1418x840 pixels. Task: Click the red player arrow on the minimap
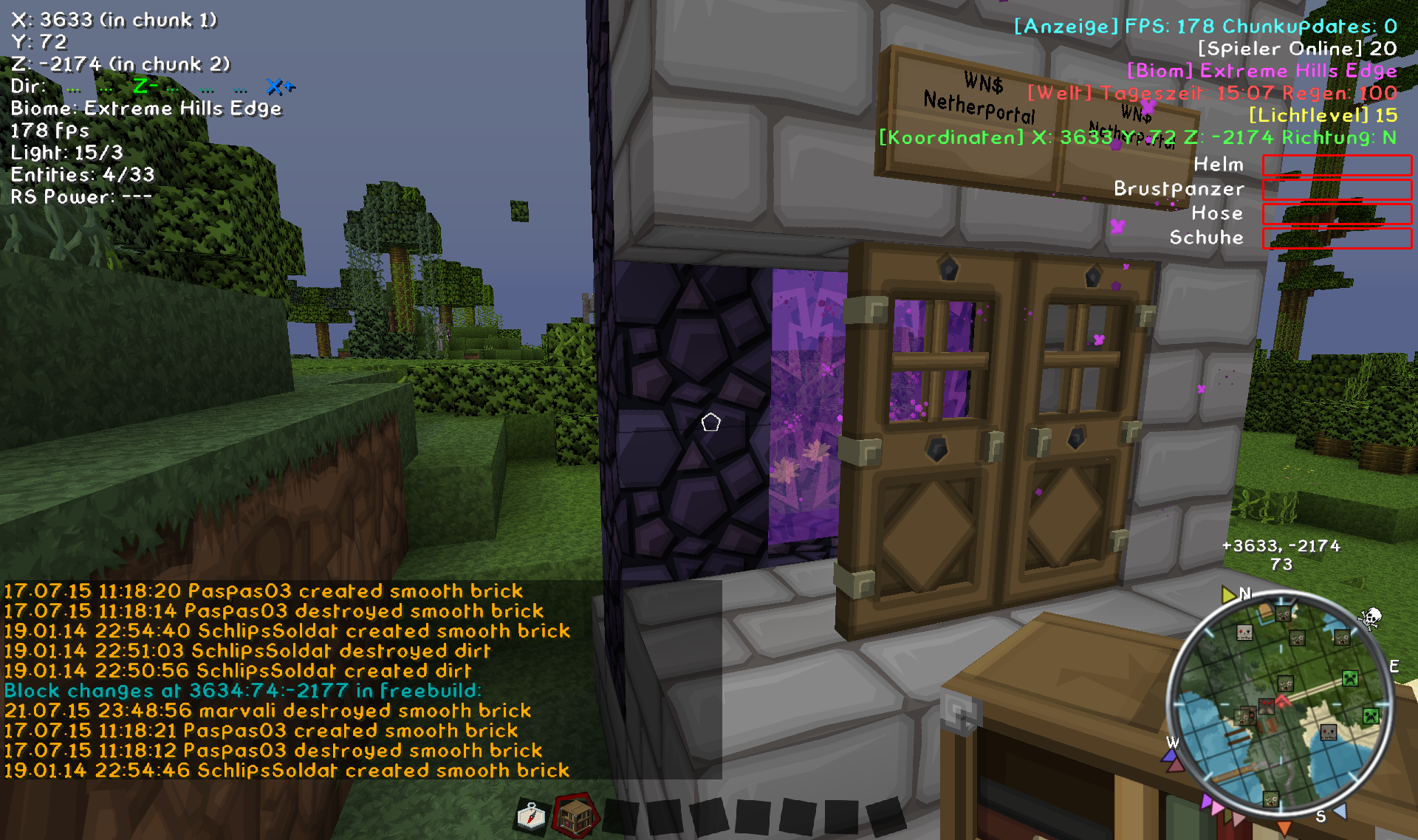coord(1283,700)
